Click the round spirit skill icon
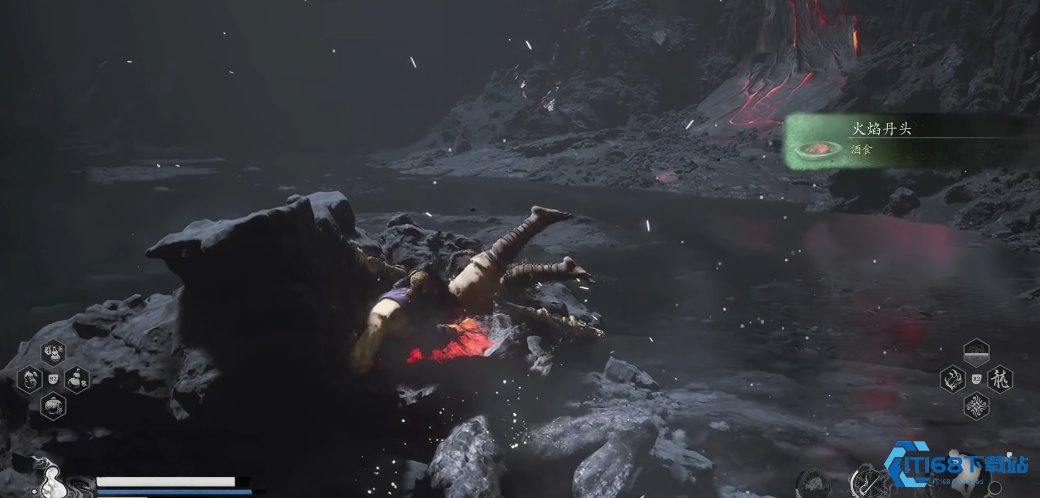This screenshot has height=498, width=1040. tap(811, 484)
